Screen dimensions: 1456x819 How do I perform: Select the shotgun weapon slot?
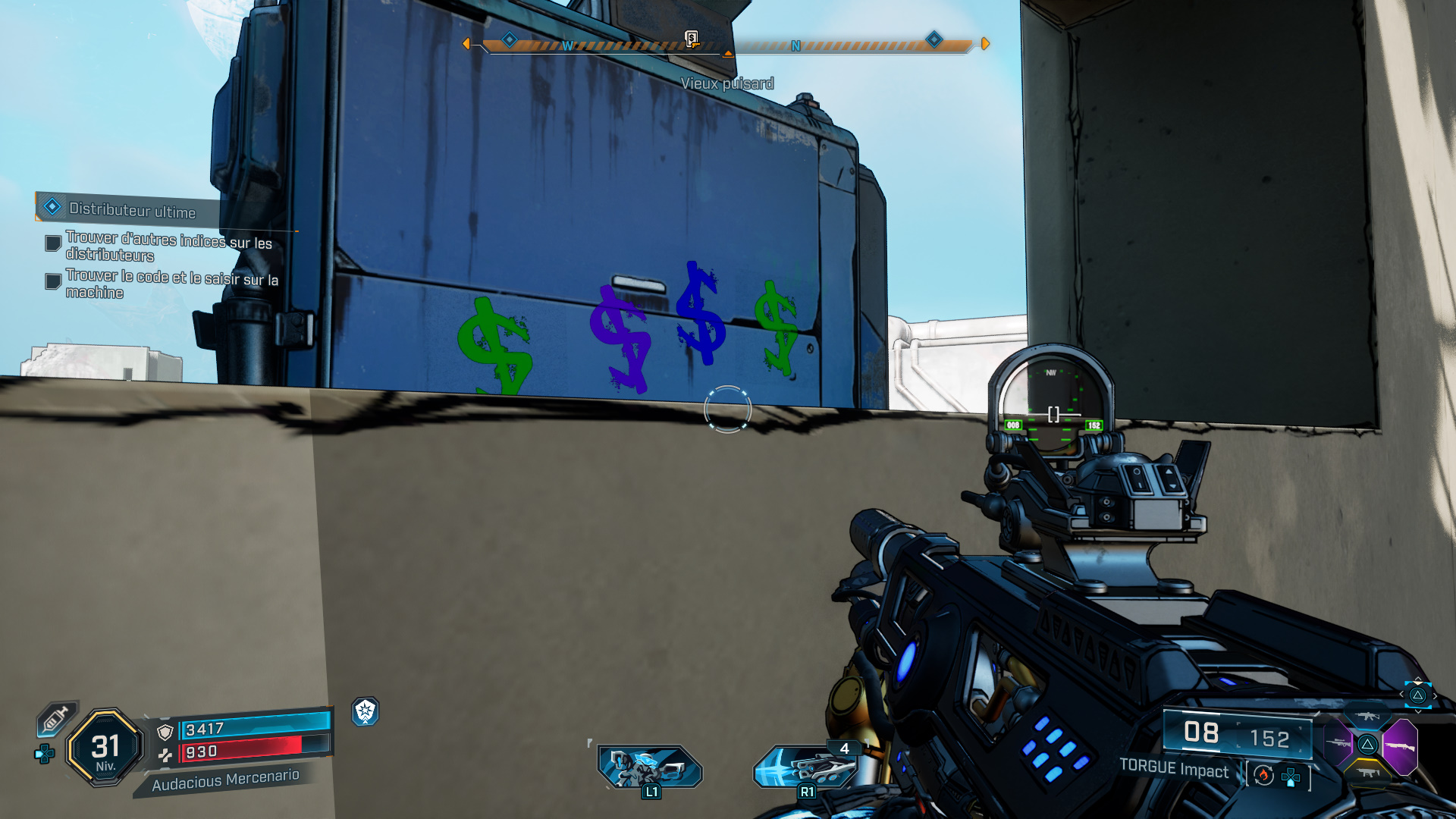pyautogui.click(x=1401, y=746)
